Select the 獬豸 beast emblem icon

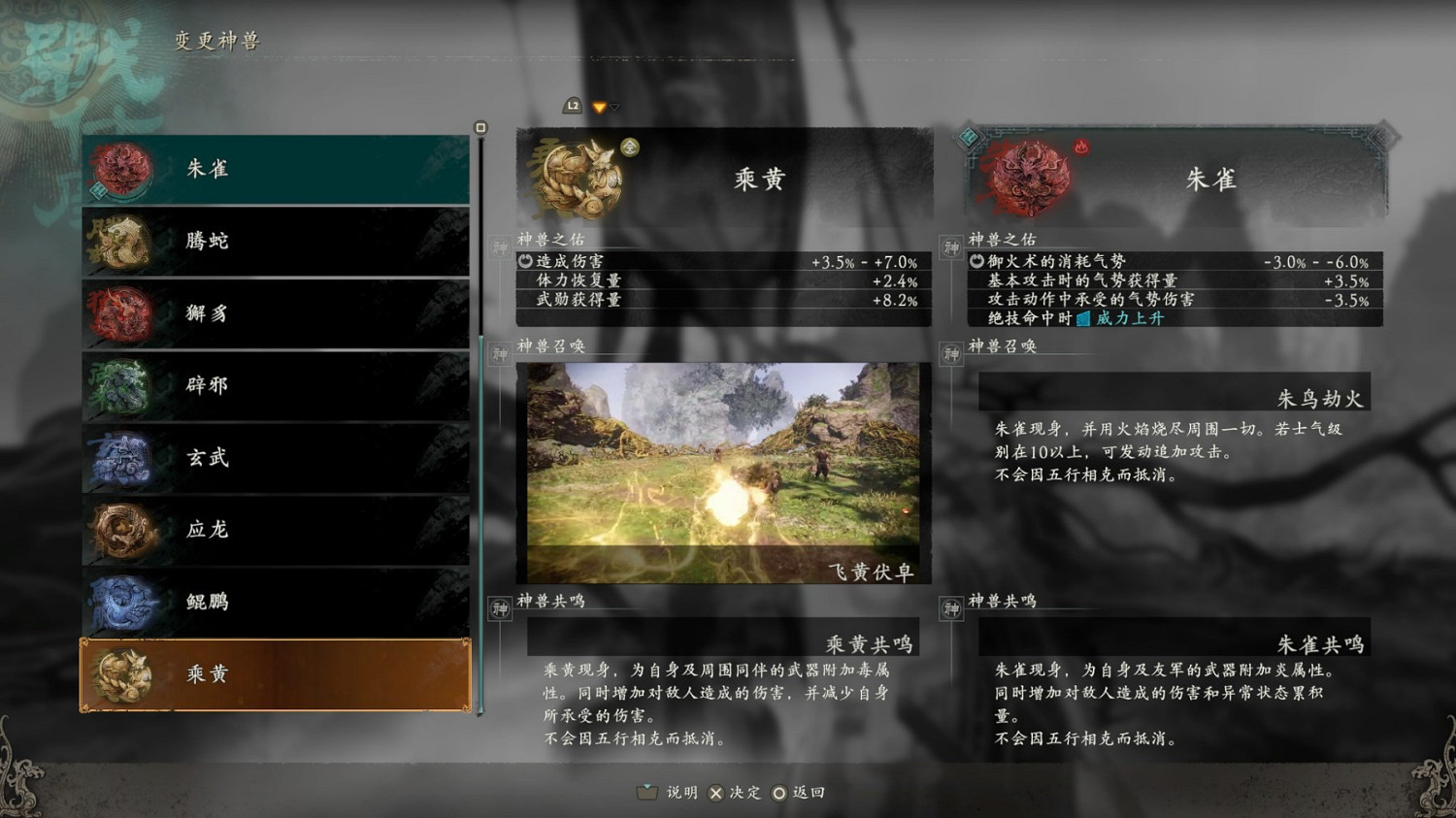[x=123, y=313]
